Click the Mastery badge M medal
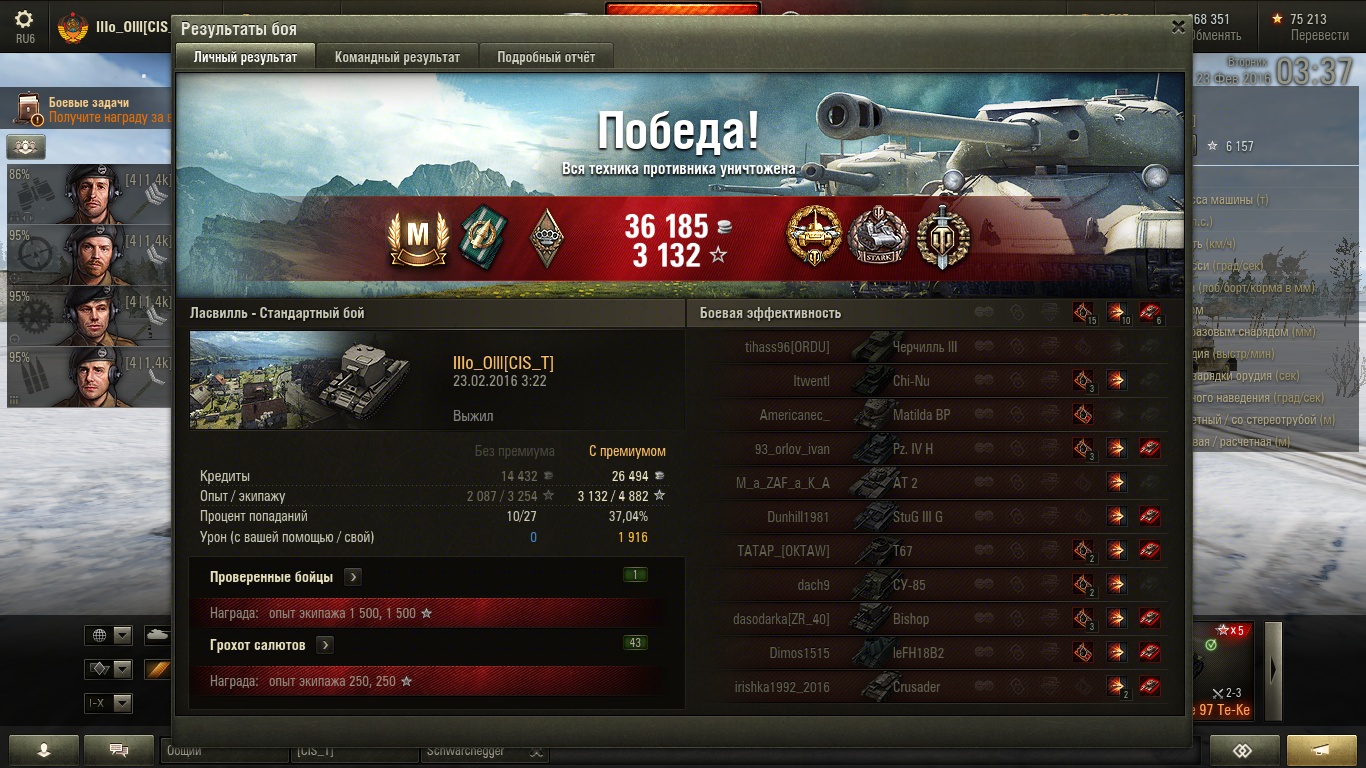 pos(419,237)
